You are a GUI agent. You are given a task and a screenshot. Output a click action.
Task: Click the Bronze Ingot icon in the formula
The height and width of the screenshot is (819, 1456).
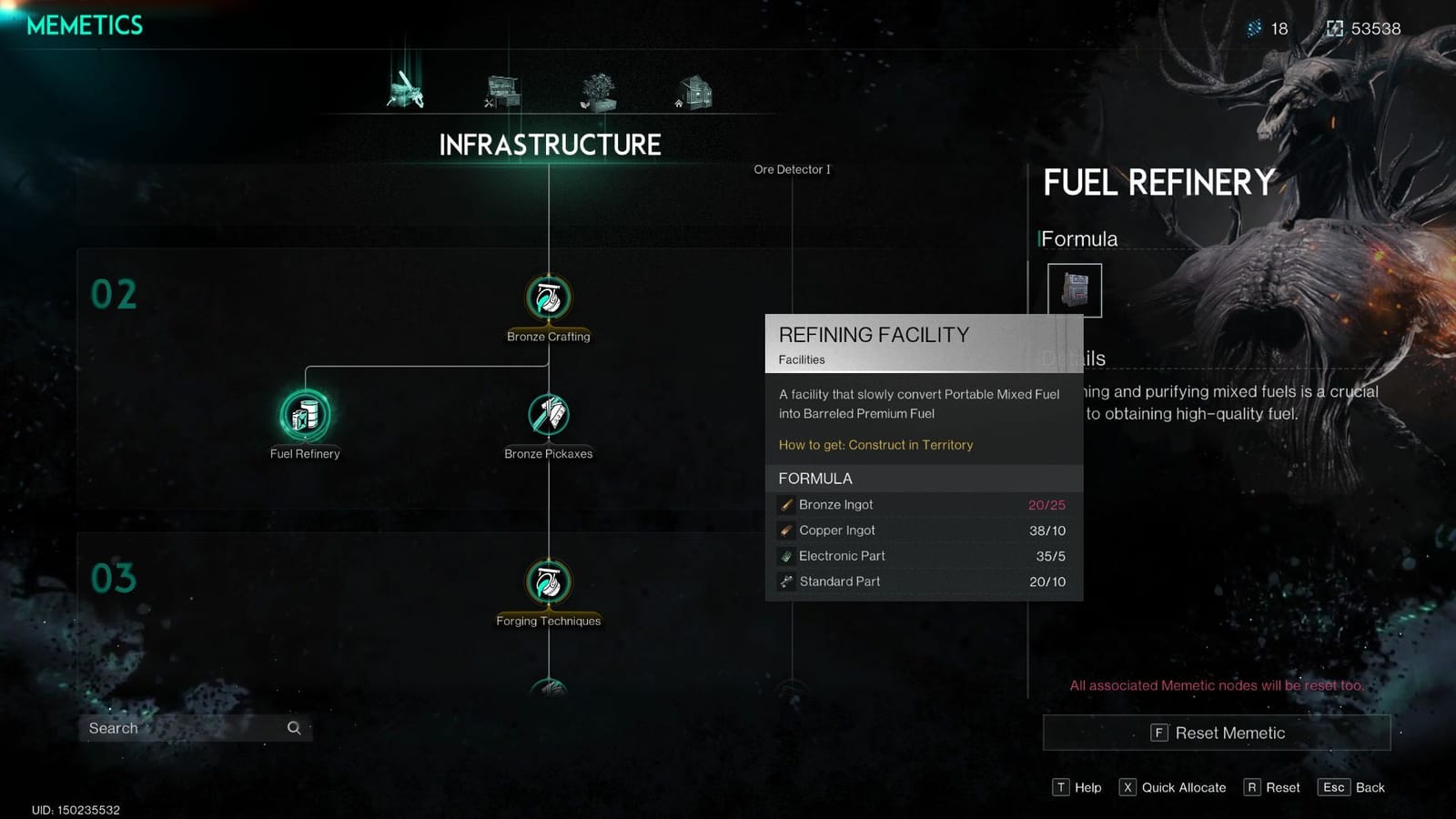click(785, 504)
